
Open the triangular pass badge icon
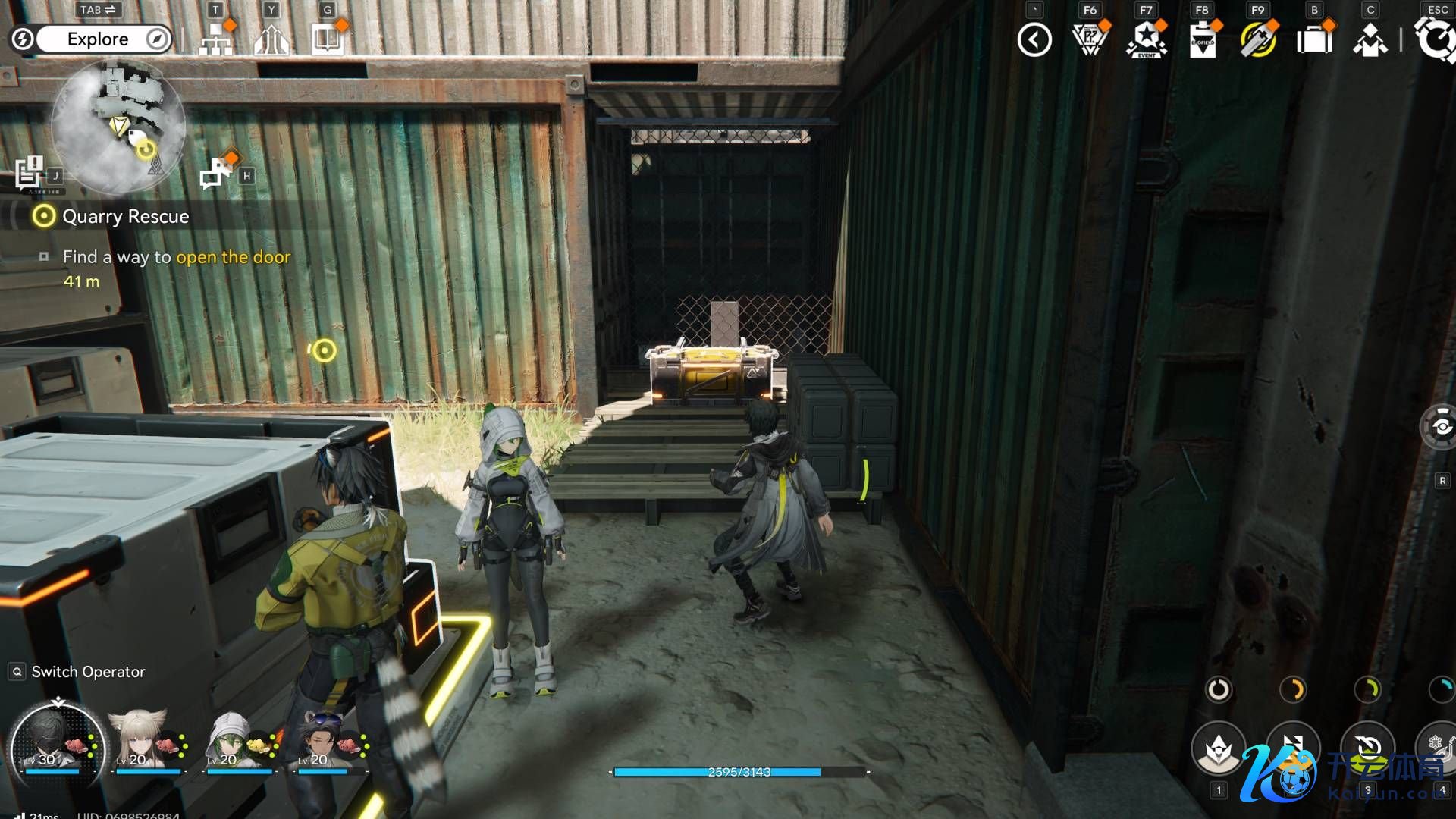[1090, 39]
